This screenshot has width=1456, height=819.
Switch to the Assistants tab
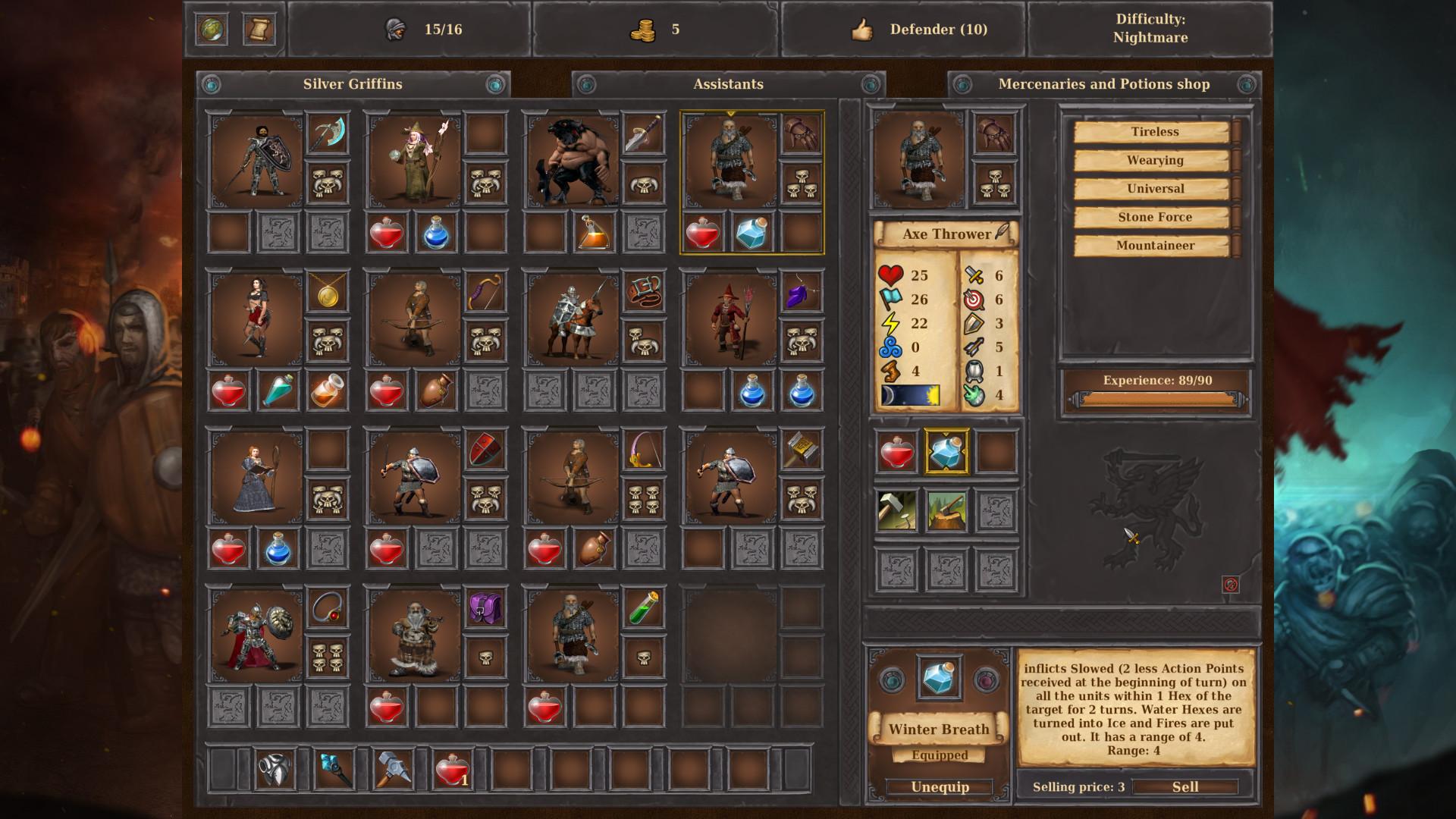pos(726,84)
